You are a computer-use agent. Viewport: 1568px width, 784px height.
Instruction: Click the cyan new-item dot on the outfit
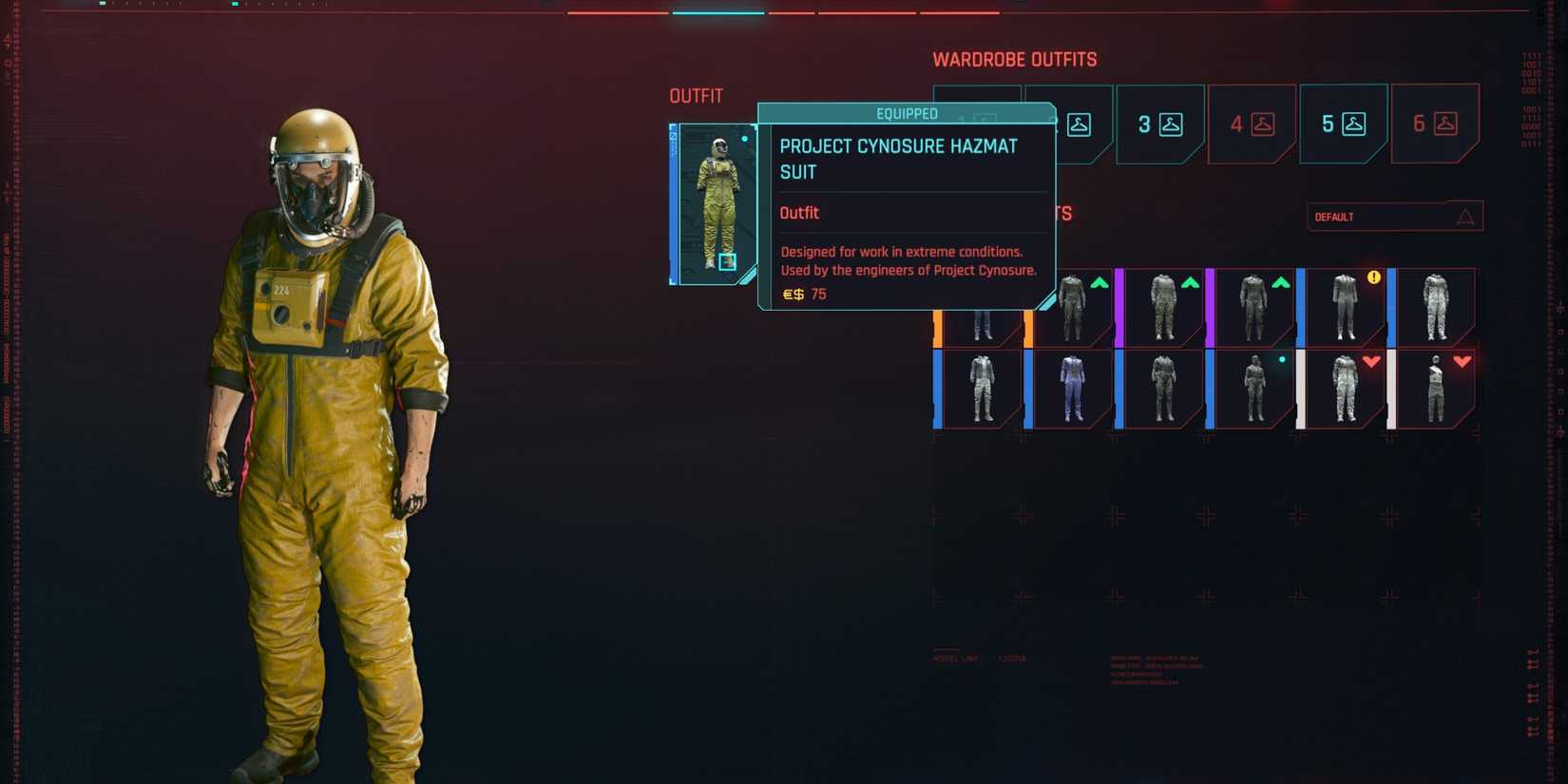coord(1281,359)
